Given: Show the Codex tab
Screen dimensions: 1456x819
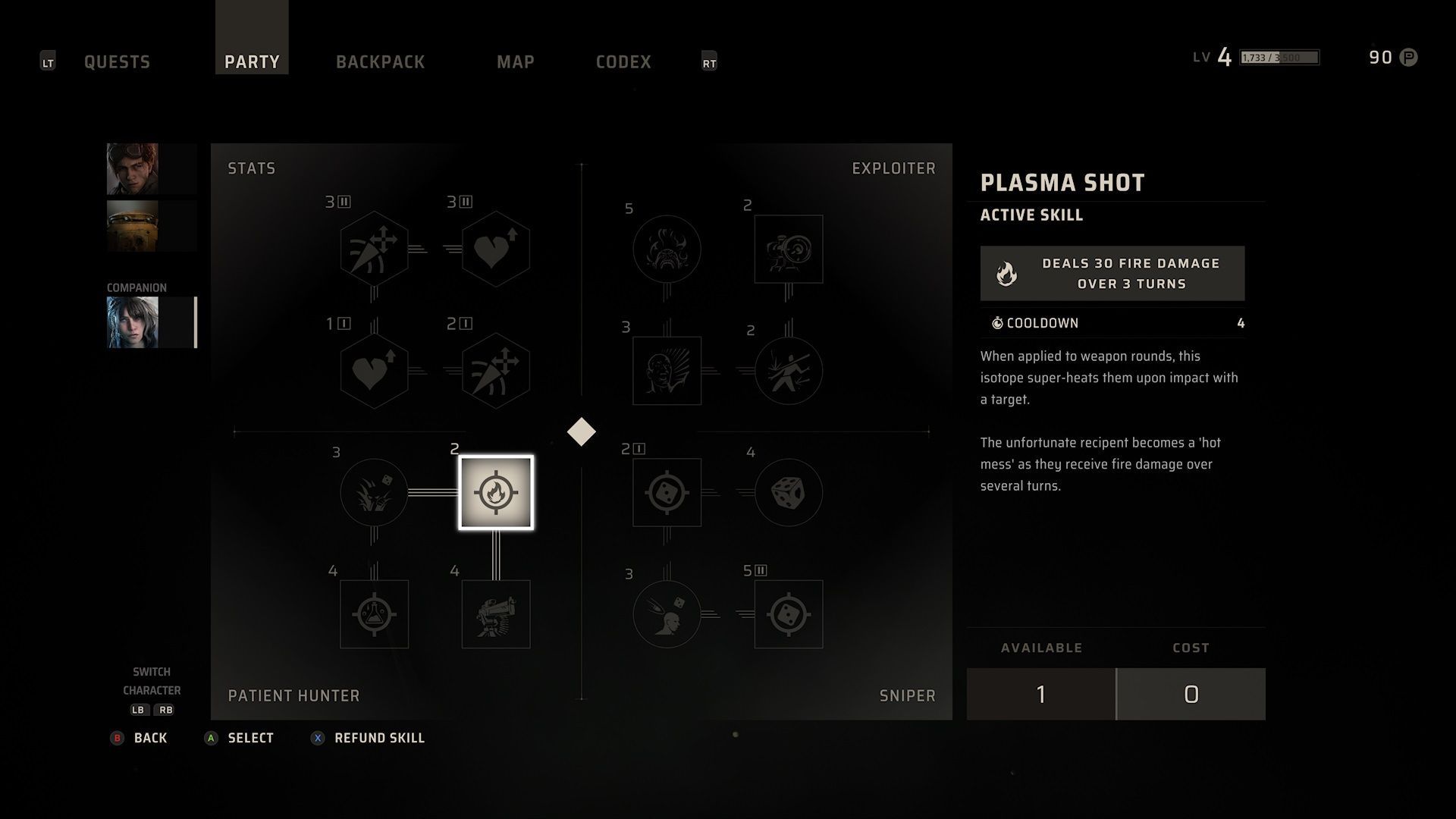Looking at the screenshot, I should coord(623,61).
